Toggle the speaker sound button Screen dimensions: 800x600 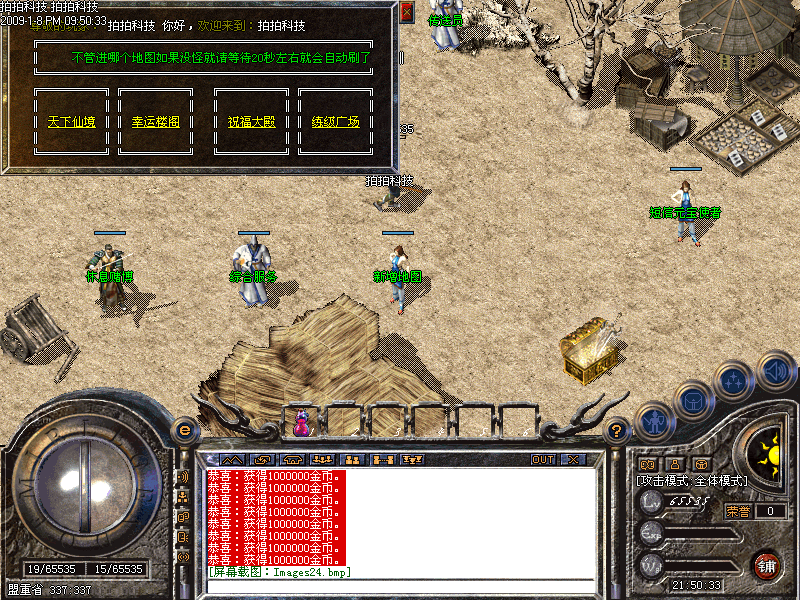[x=775, y=371]
